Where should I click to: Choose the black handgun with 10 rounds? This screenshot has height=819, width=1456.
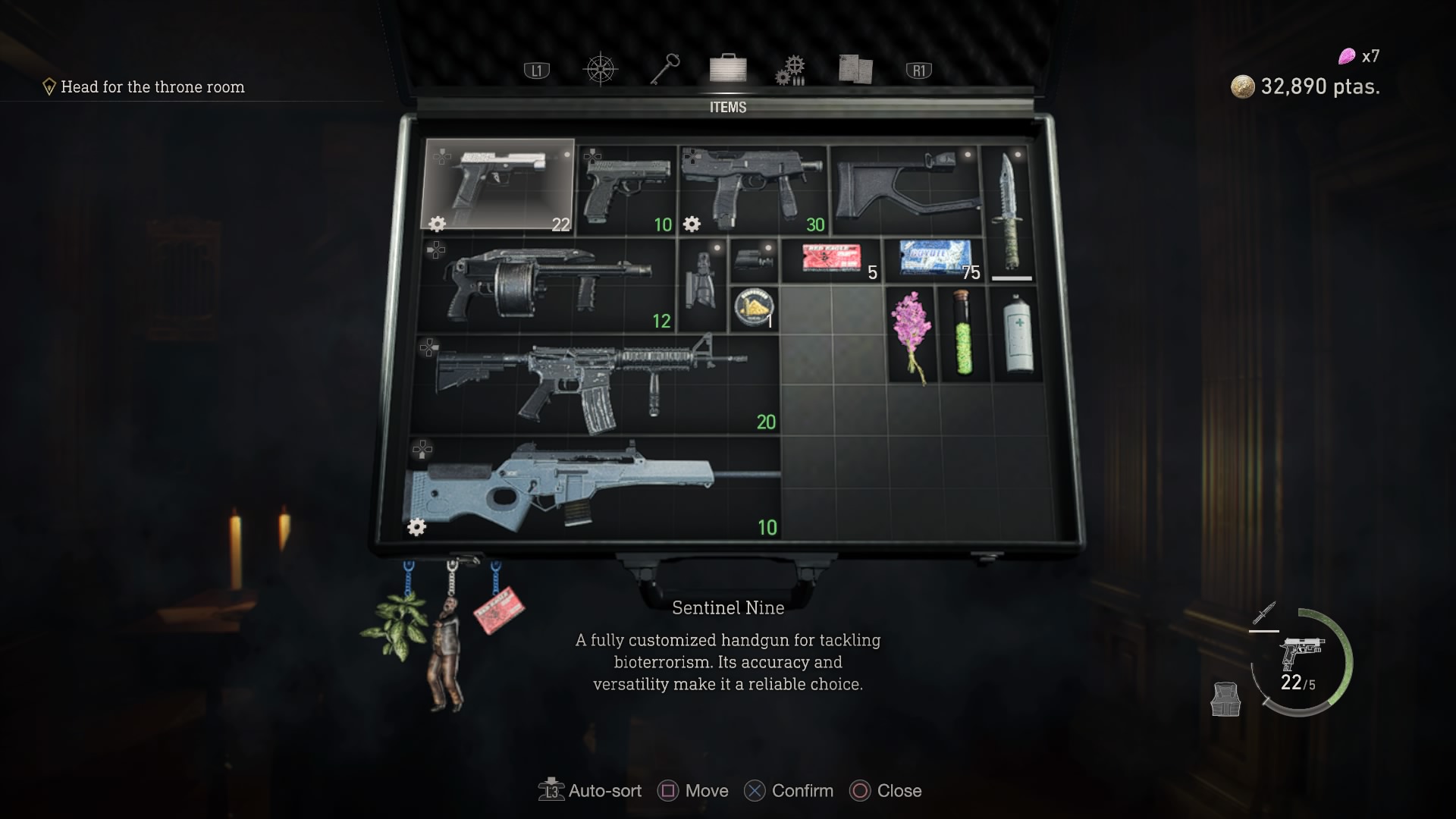click(x=626, y=190)
